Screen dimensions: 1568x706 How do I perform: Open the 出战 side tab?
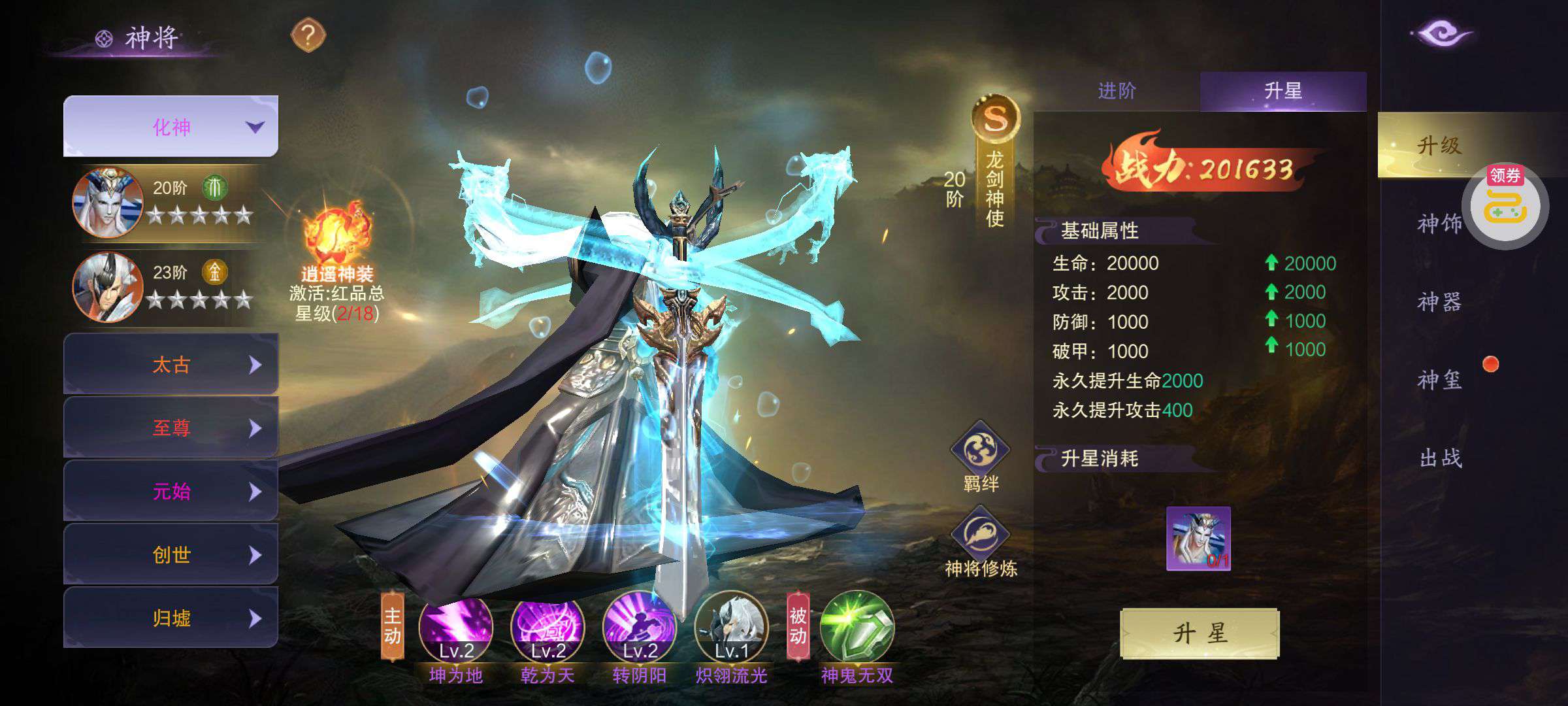[x=1439, y=458]
